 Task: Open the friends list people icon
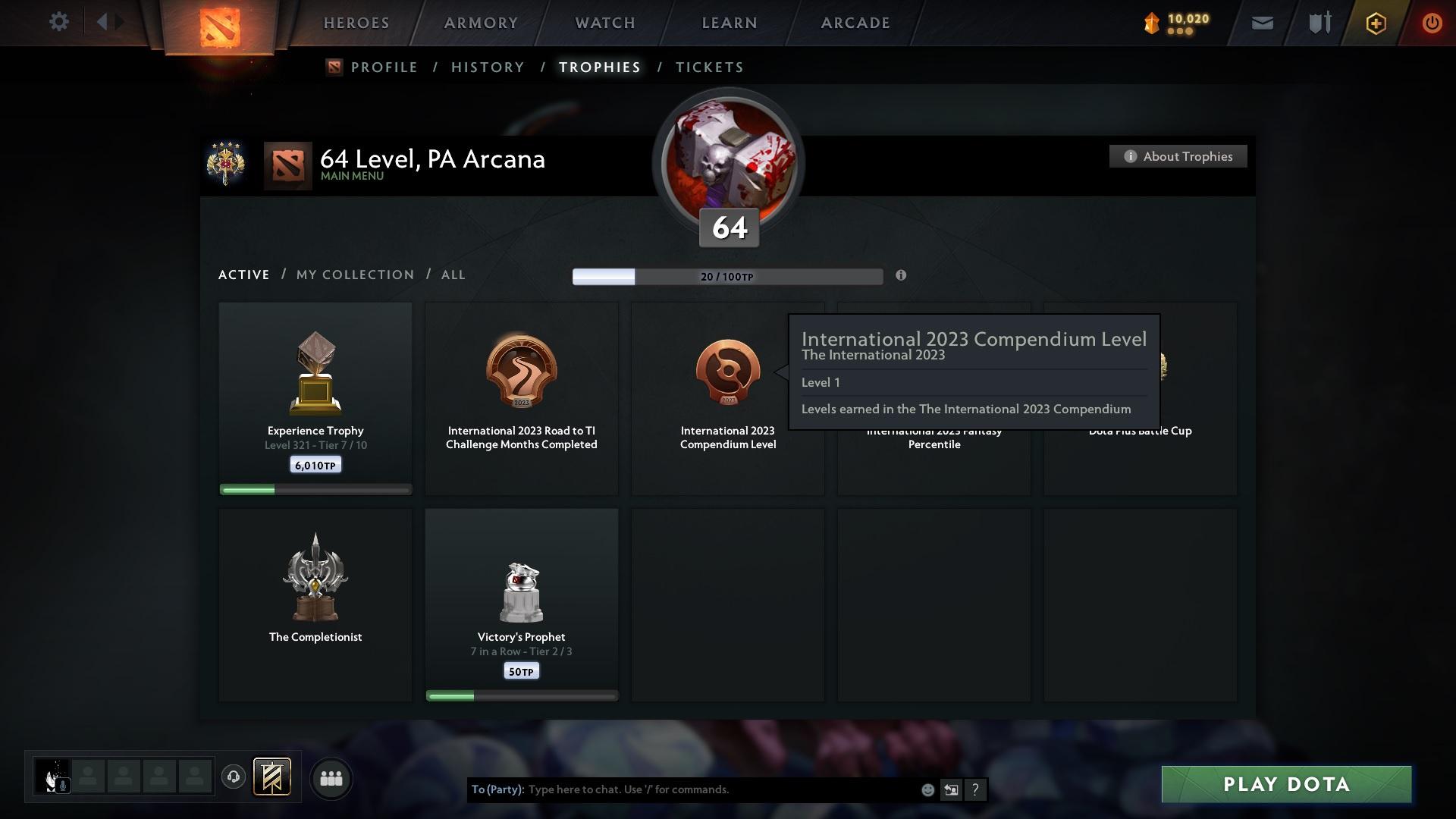coord(331,777)
